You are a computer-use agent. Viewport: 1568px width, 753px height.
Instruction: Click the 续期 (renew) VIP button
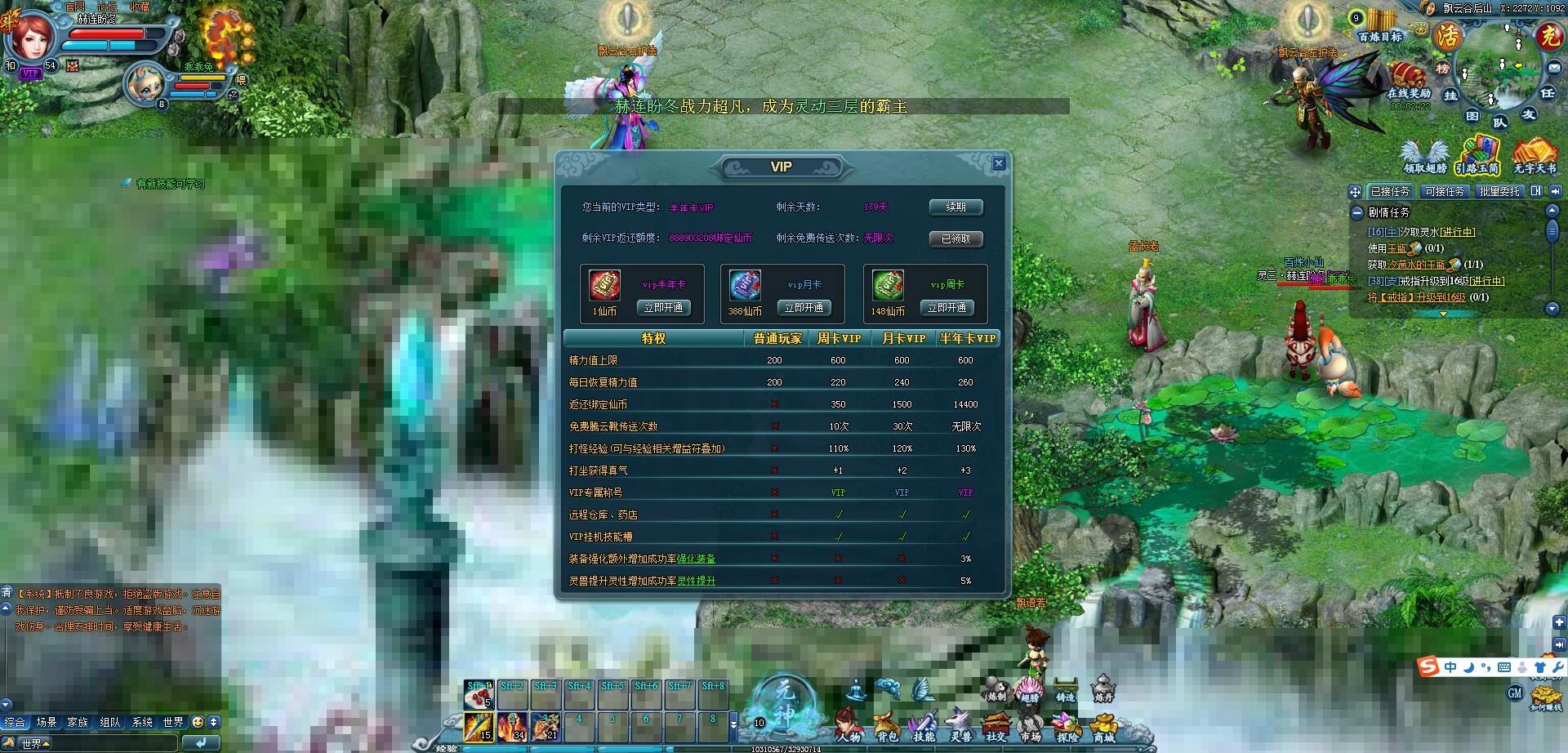[955, 207]
